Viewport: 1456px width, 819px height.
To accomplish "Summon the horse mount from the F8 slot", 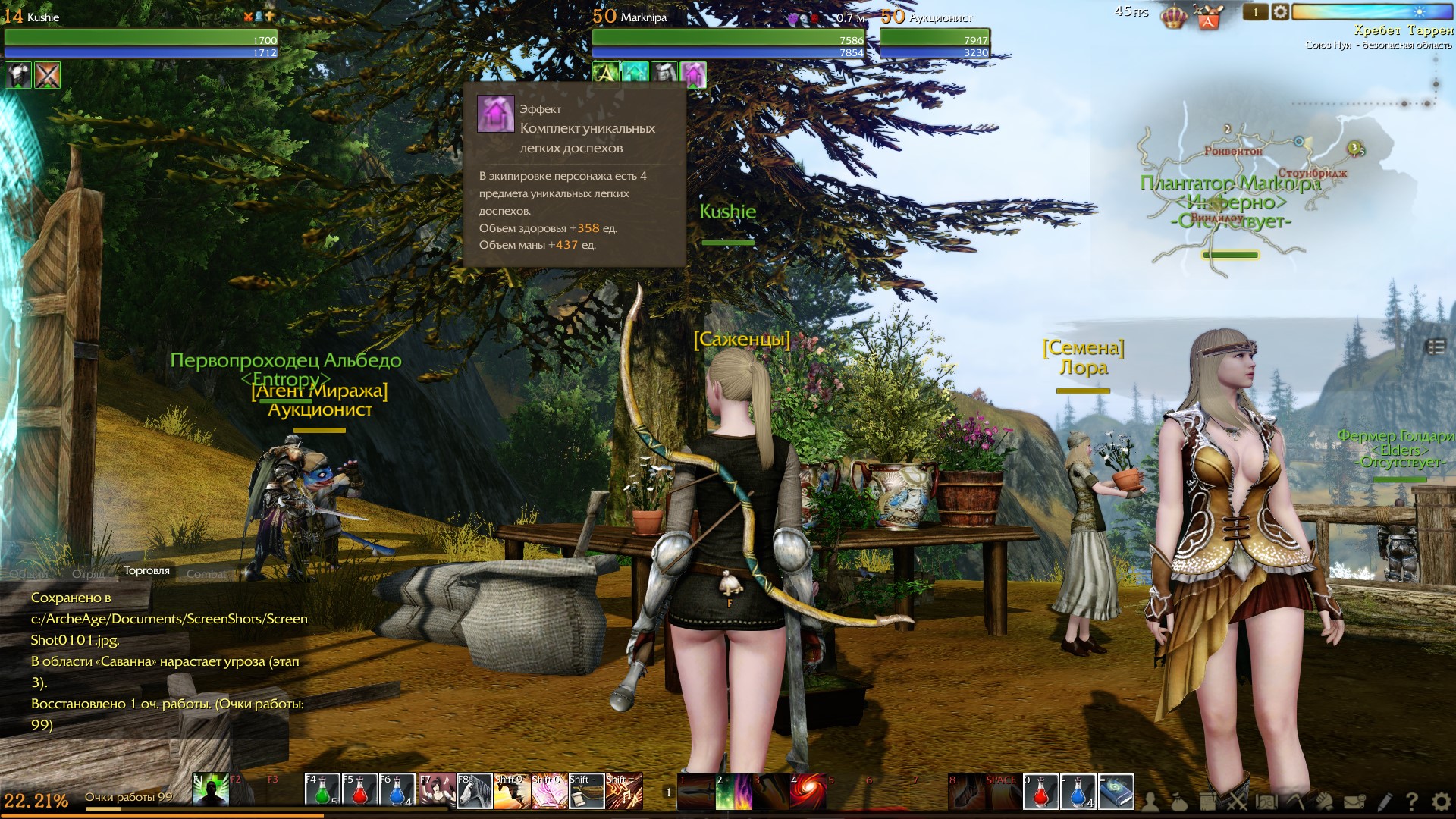I will 475,791.
